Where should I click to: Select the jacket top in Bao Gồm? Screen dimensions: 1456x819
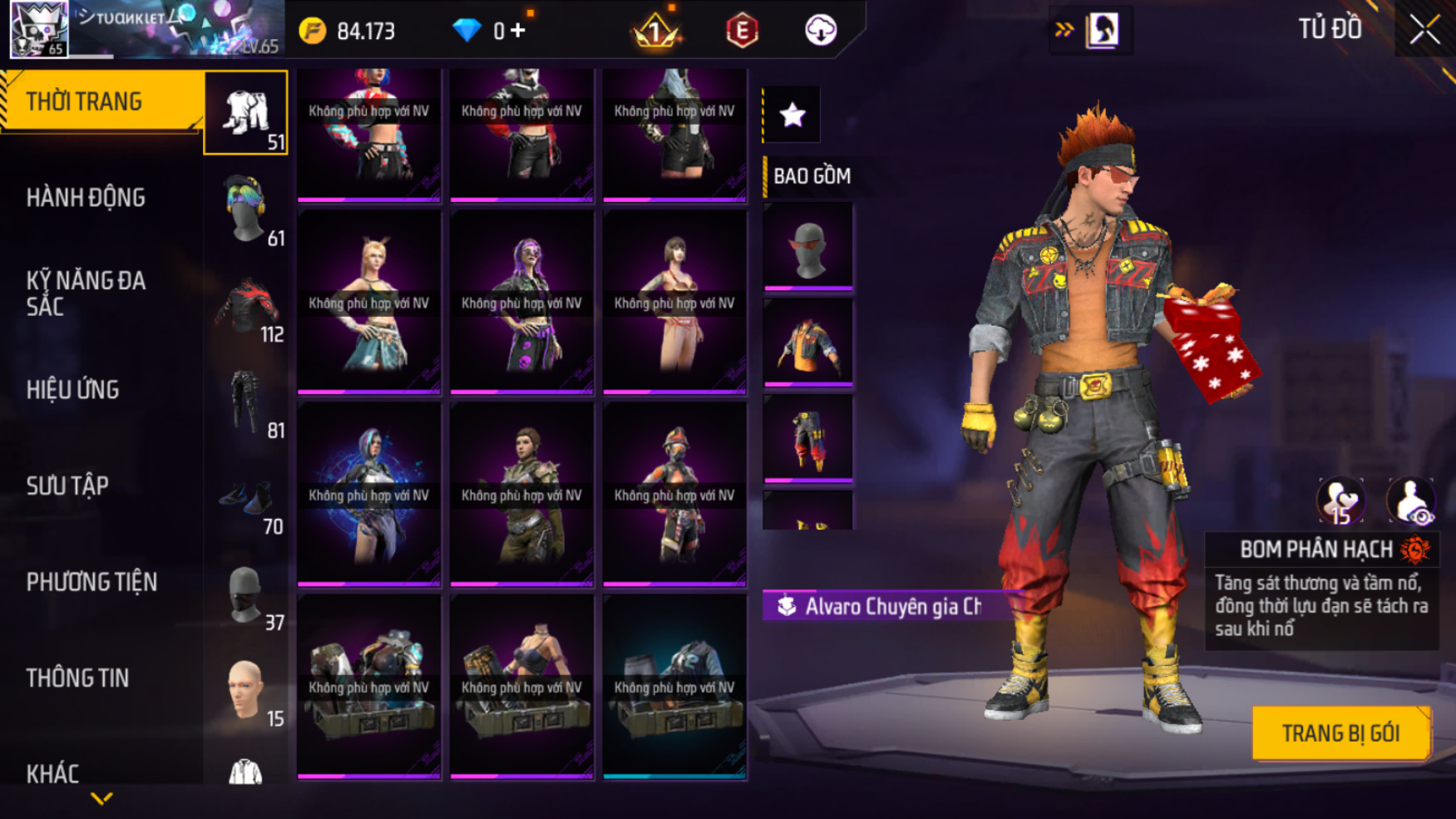808,343
